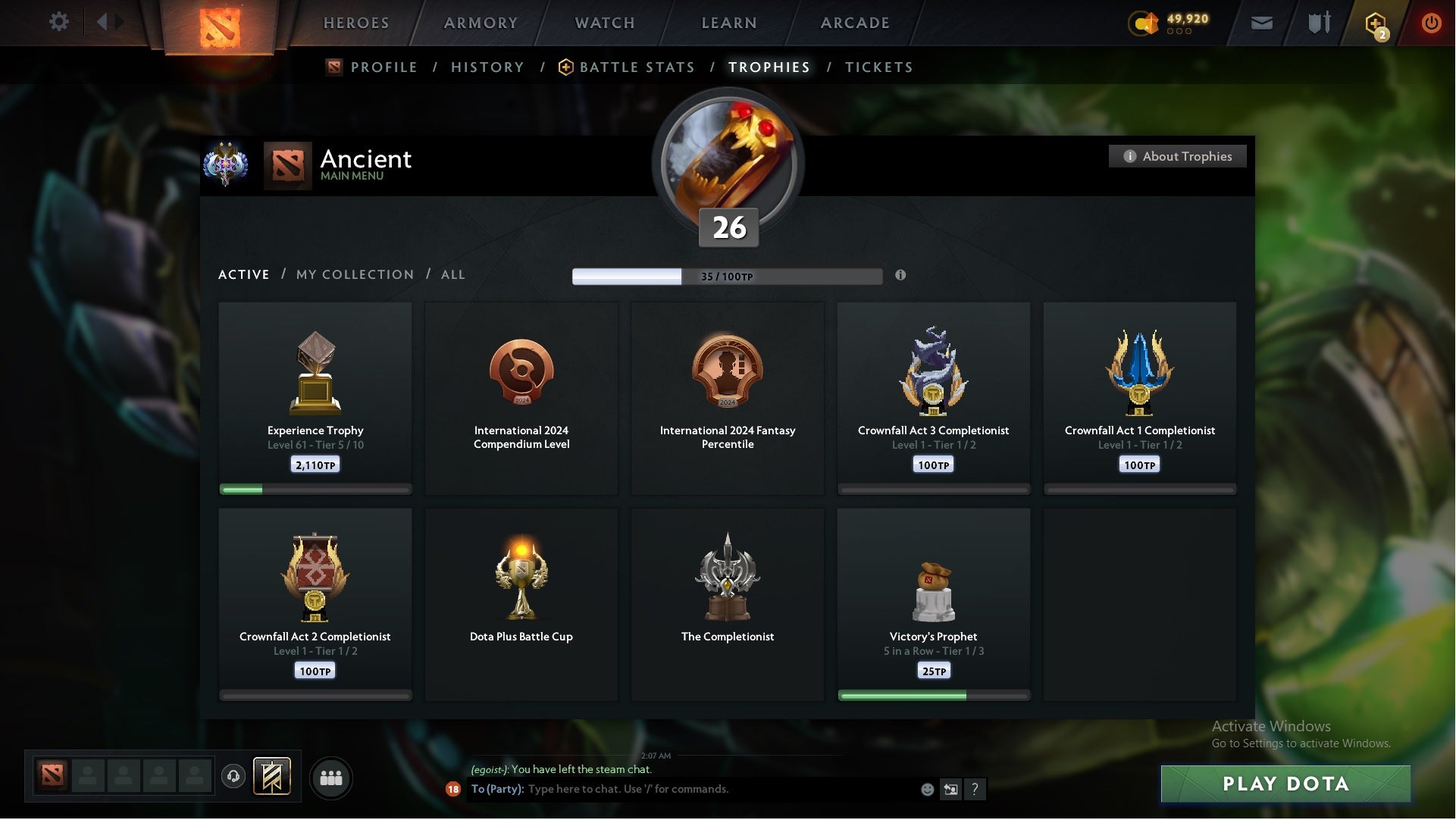The image size is (1456, 820).
Task: Click the 35/100TP trophy progress bar
Action: pos(727,276)
